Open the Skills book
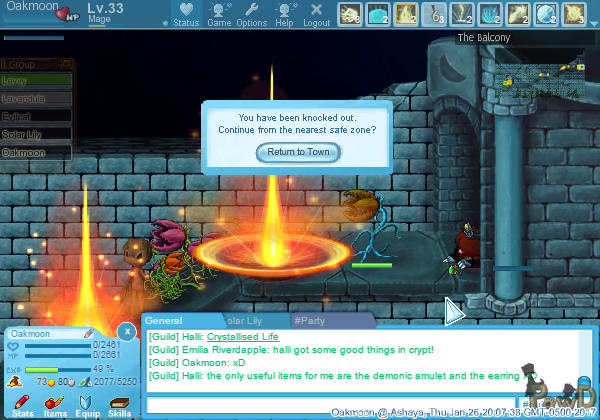 pyautogui.click(x=120, y=403)
